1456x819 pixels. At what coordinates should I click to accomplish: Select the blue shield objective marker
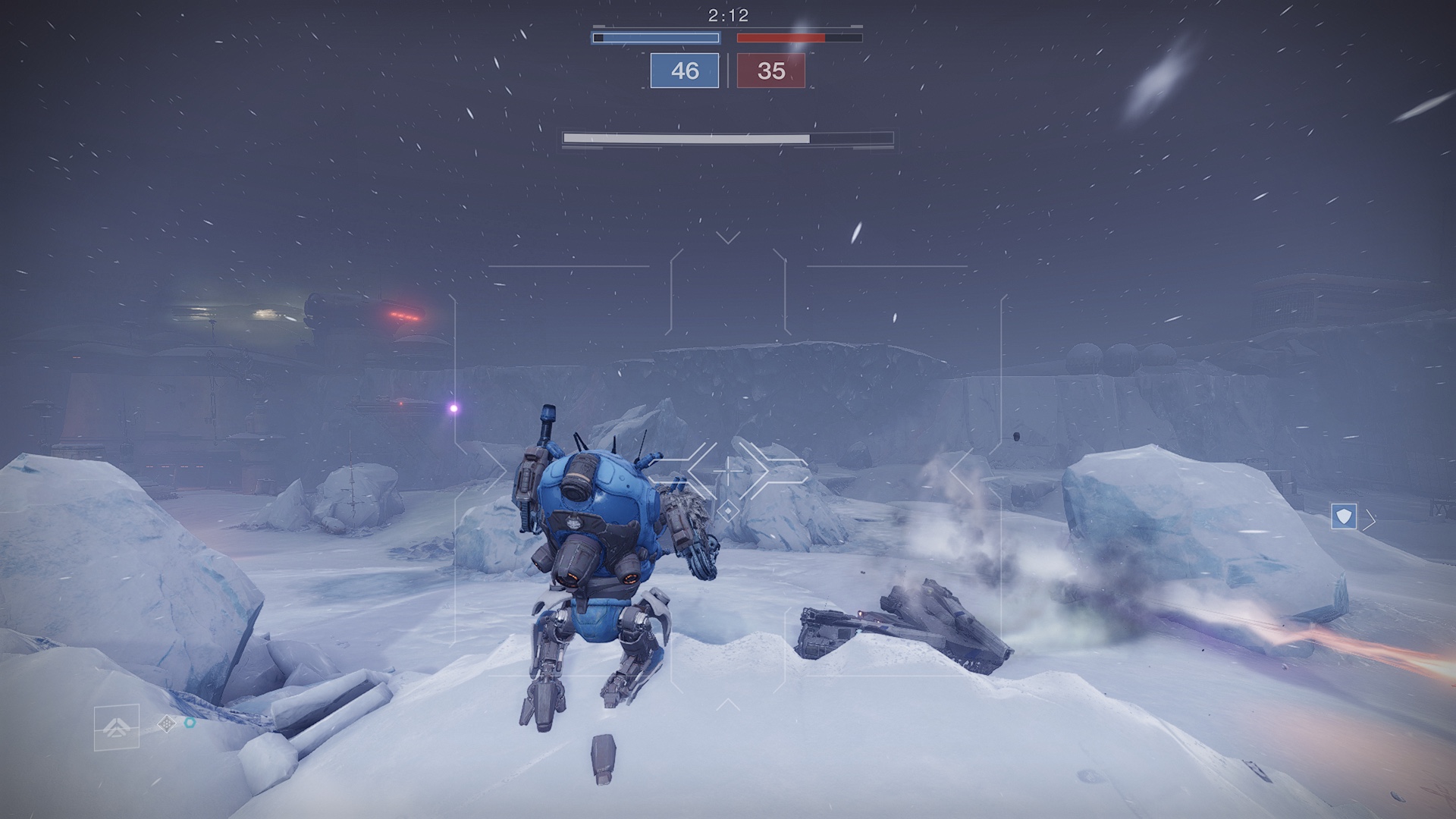[1344, 517]
